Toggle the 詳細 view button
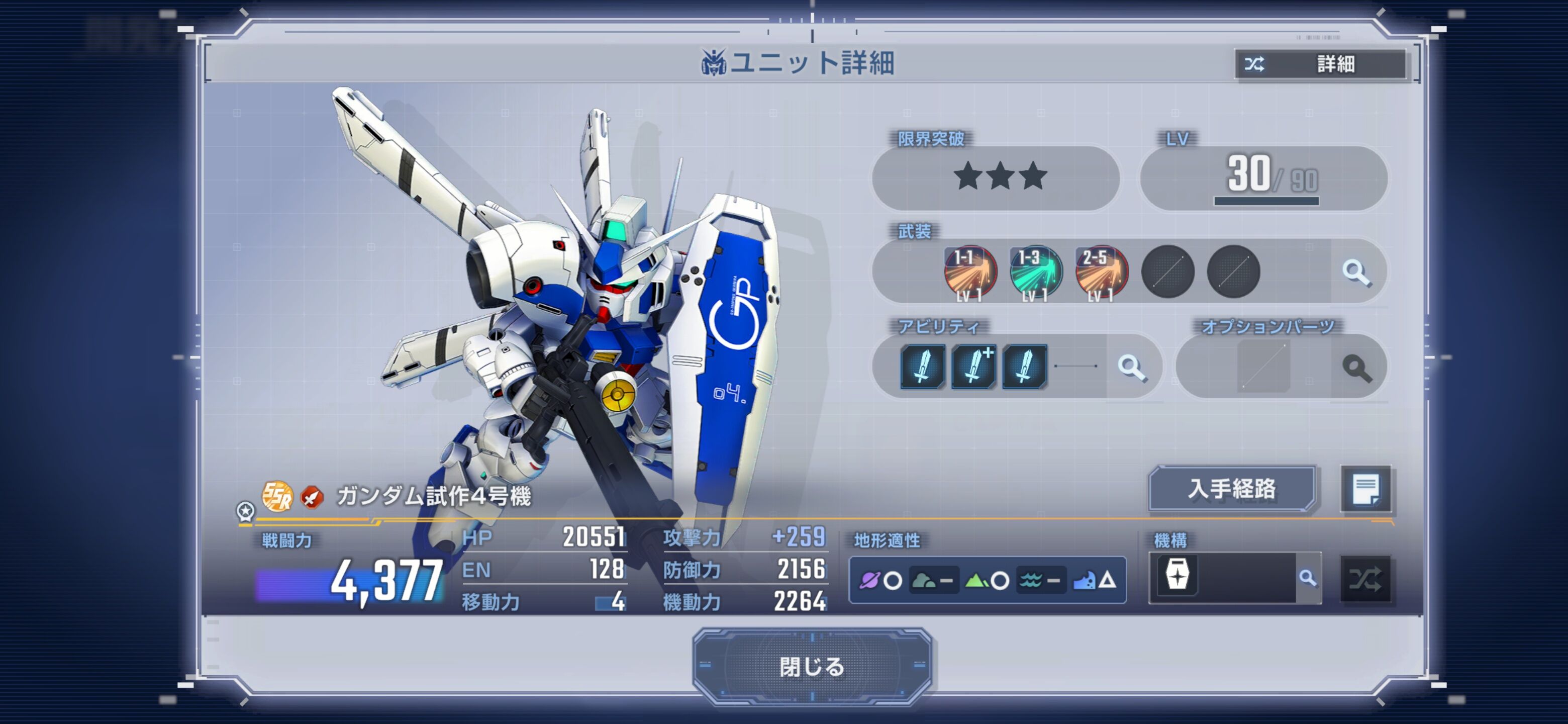The width and height of the screenshot is (1568, 724). pos(1320,63)
